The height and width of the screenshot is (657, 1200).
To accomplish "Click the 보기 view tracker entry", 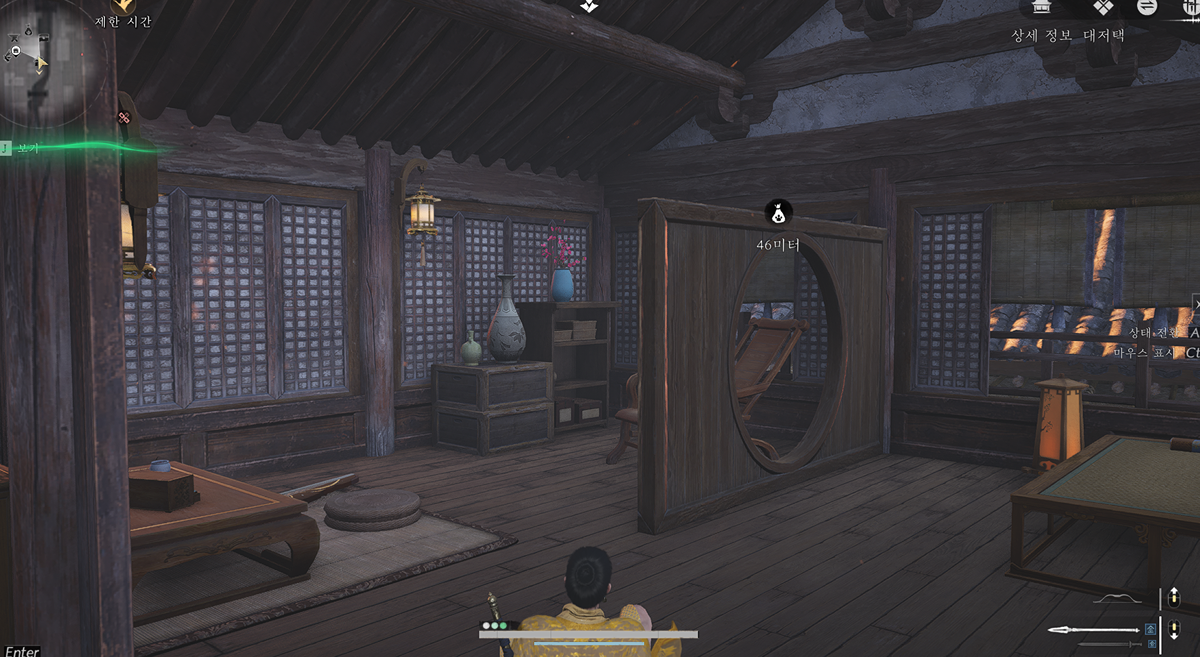I will click(x=27, y=148).
